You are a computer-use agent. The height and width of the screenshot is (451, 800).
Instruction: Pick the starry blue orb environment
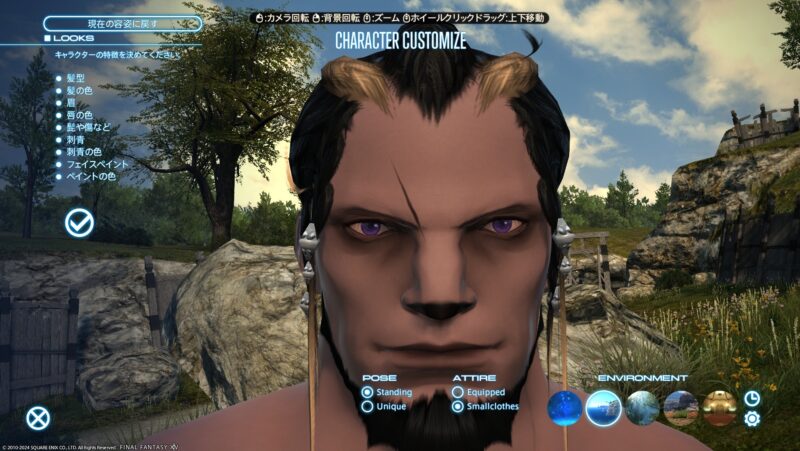pos(565,407)
